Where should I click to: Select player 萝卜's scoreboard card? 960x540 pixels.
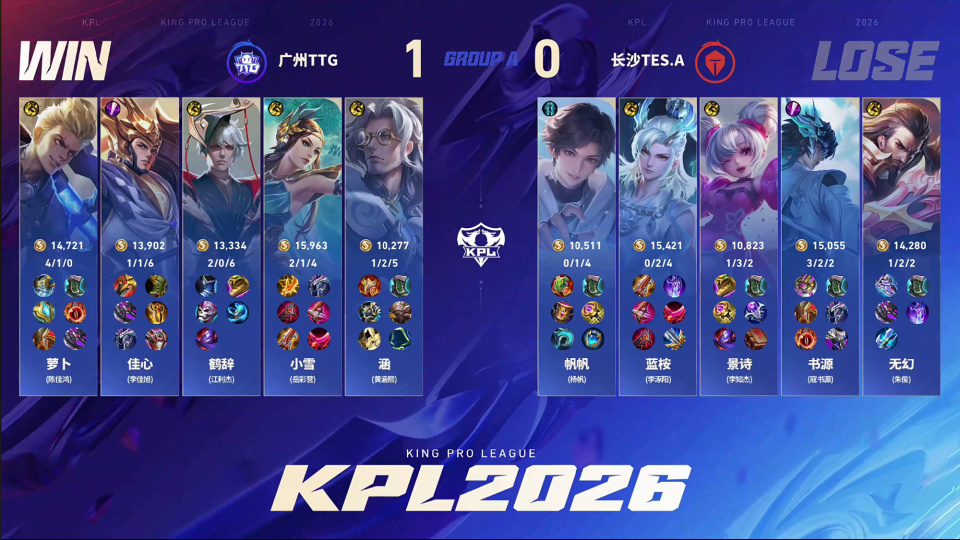click(x=58, y=245)
